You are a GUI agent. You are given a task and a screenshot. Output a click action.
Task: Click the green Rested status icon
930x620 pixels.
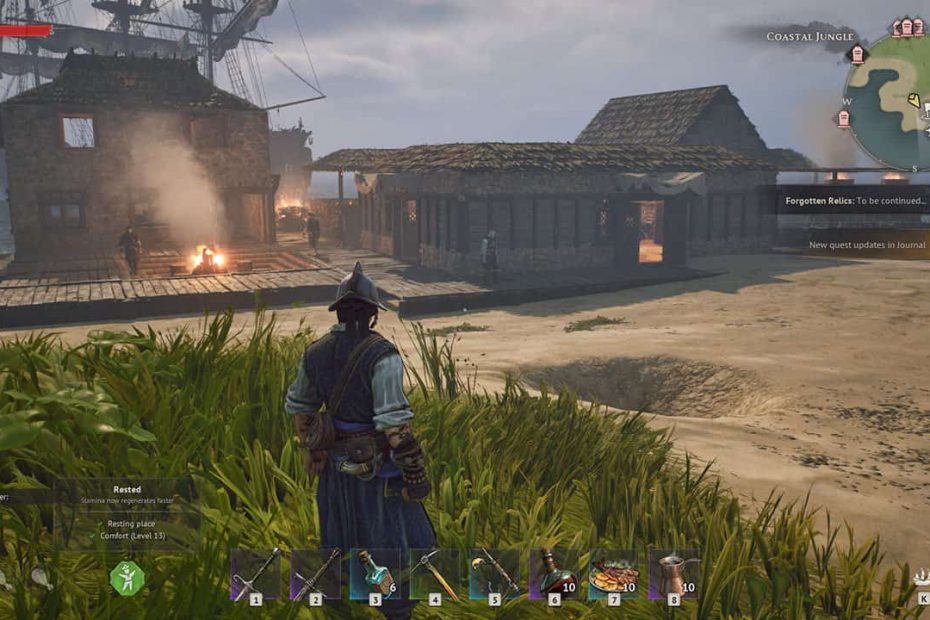point(127,578)
